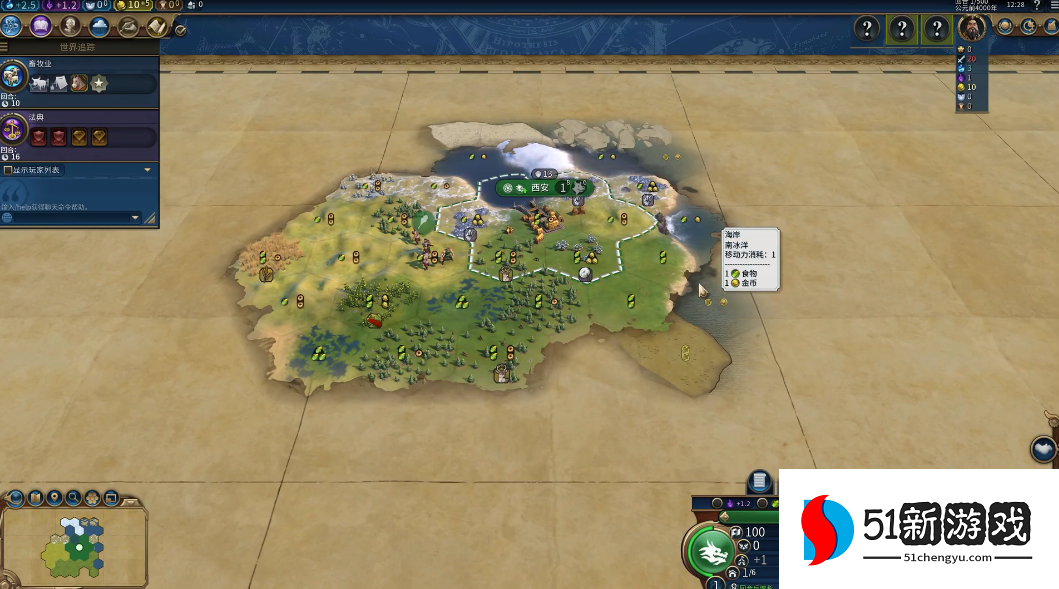
Task: Click the chat input field
Action: click(x=68, y=217)
